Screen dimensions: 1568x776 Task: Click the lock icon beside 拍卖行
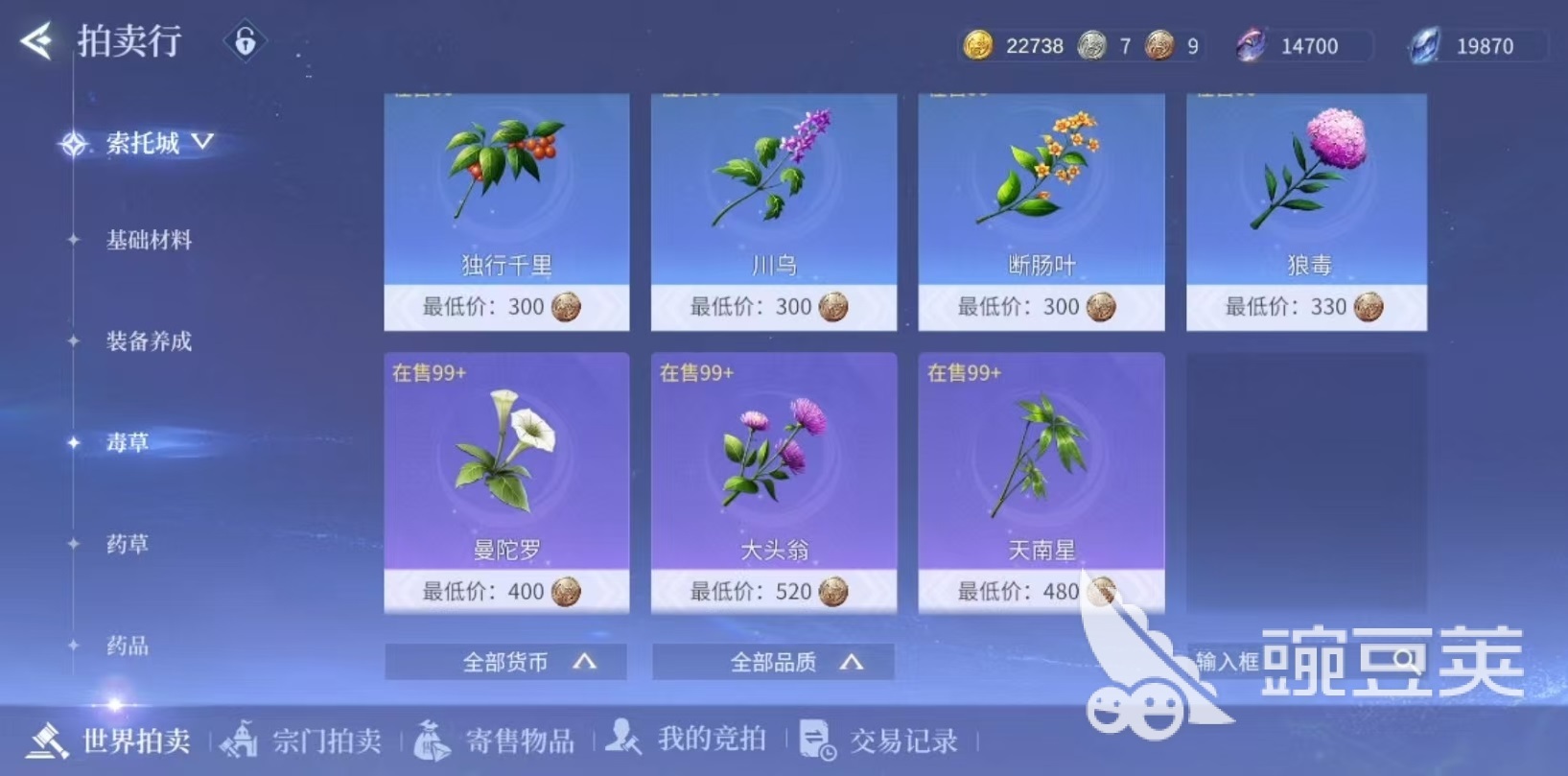(245, 41)
